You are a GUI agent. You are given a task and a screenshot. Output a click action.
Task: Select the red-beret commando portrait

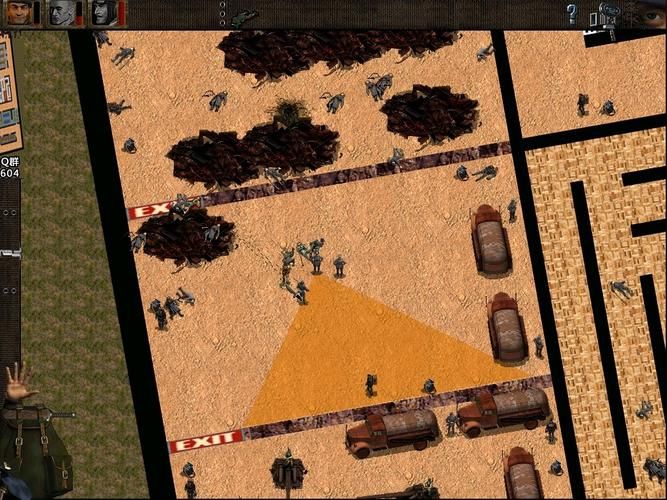point(18,13)
